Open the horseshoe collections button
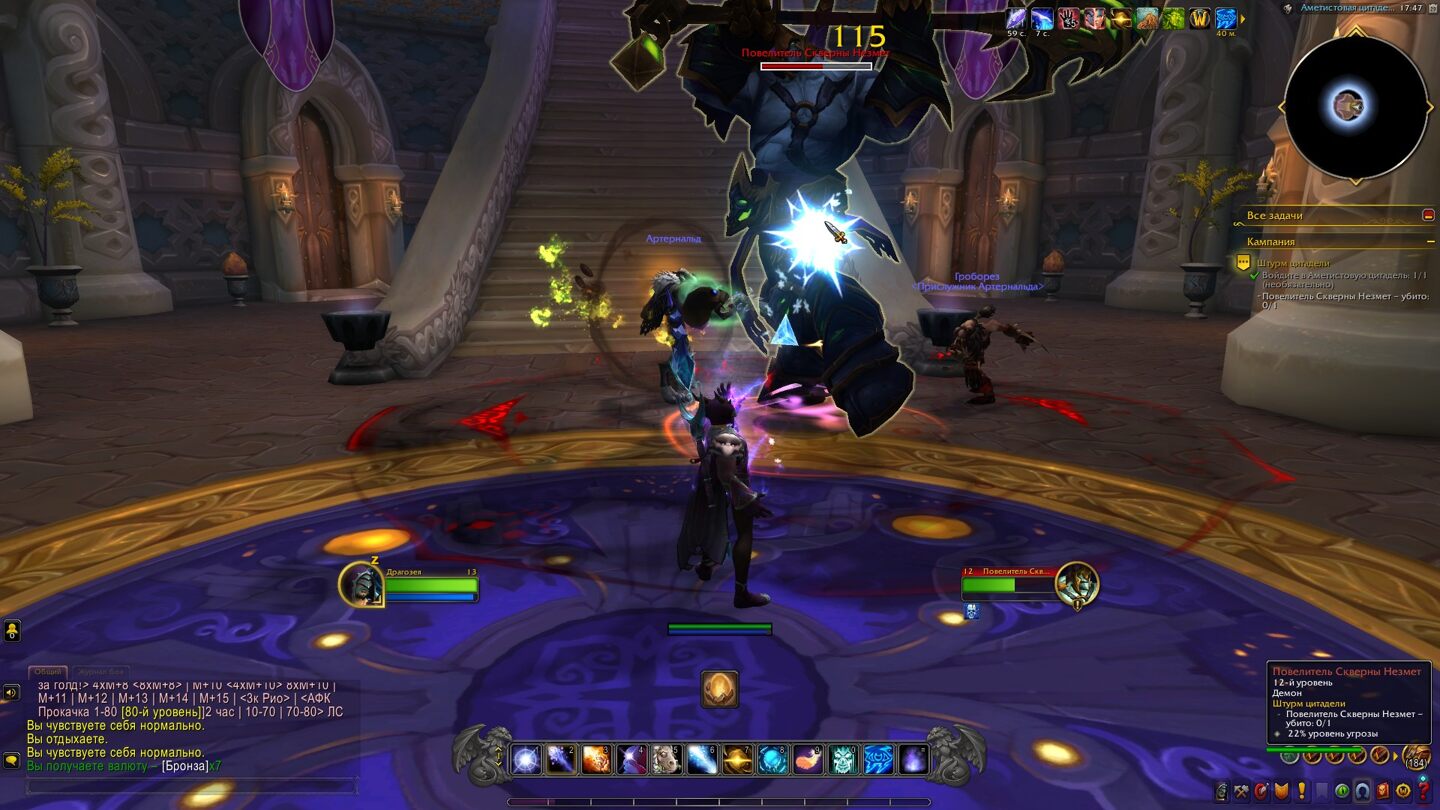Screen dimensions: 1440x810 pos(1363,792)
